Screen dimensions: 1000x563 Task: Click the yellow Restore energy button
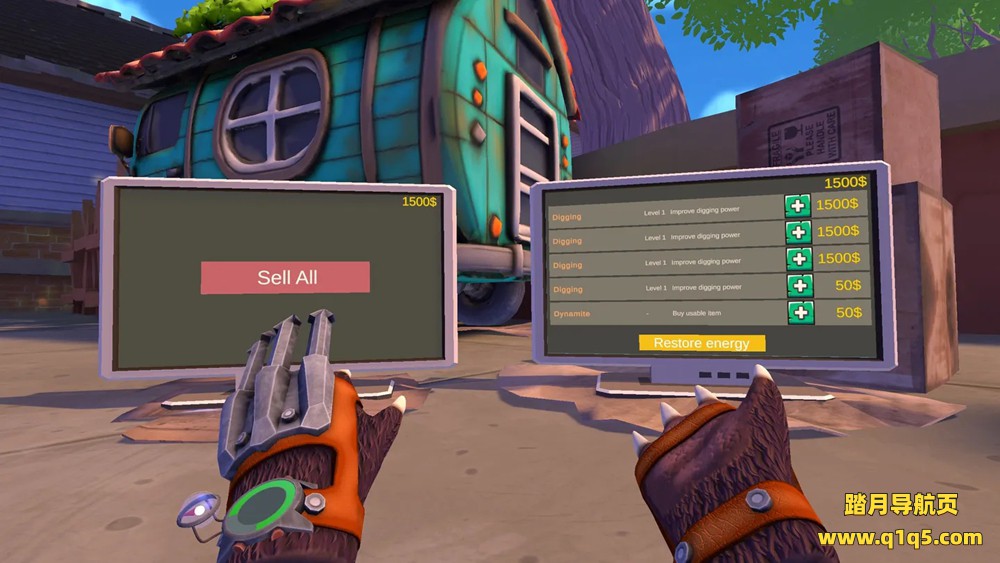coord(701,343)
